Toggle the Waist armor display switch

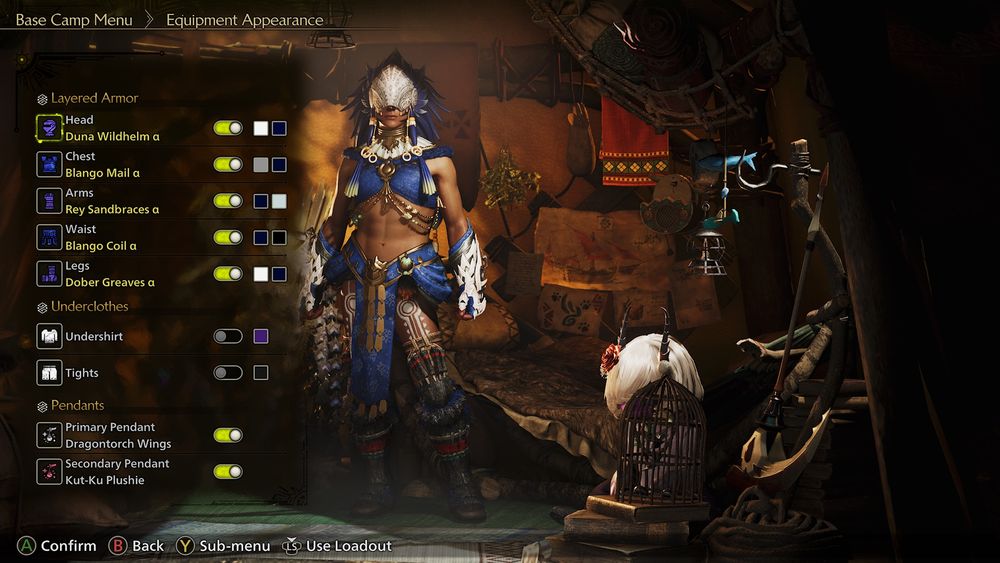228,238
